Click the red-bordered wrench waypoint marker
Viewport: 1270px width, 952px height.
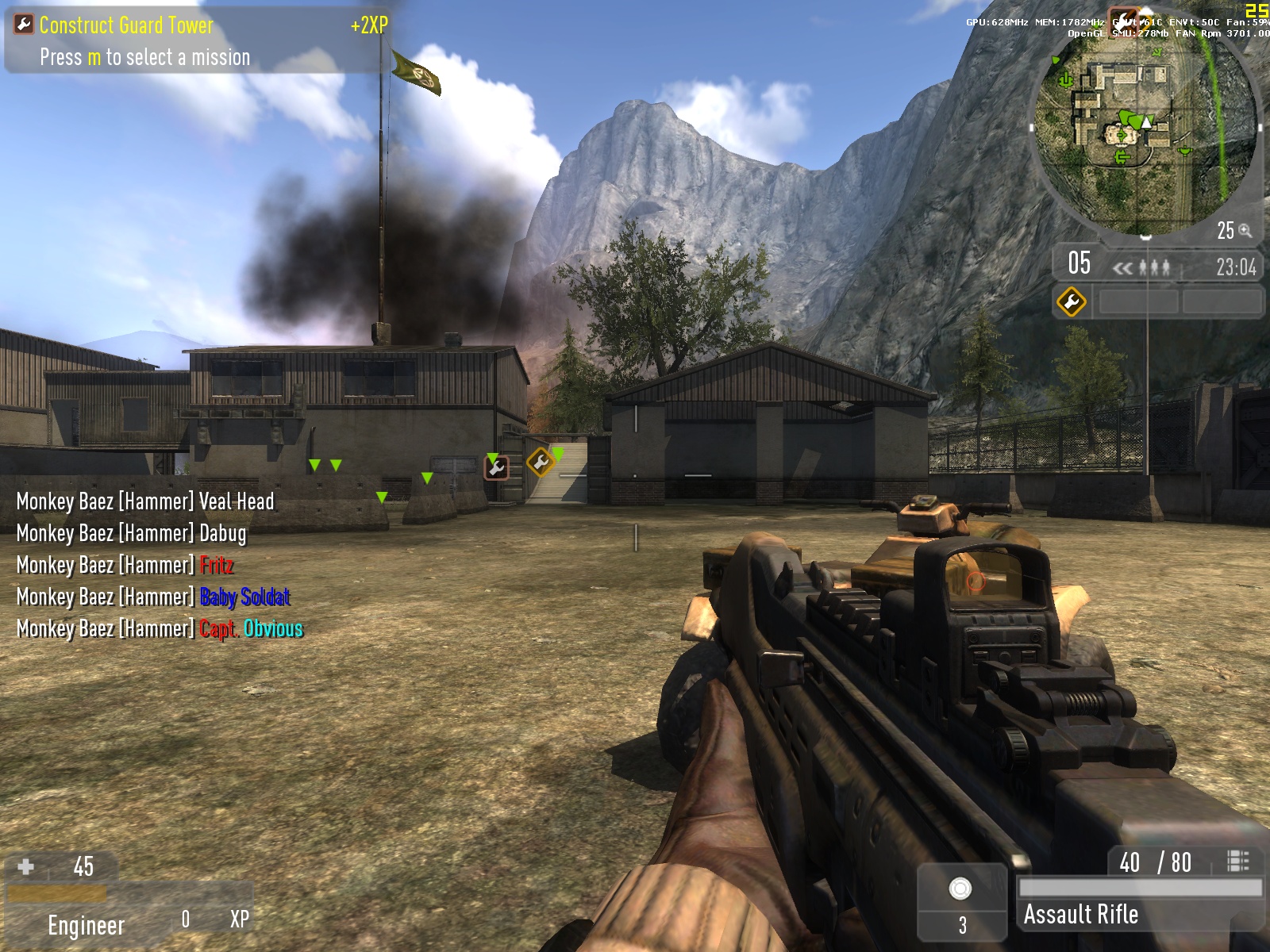(x=497, y=468)
